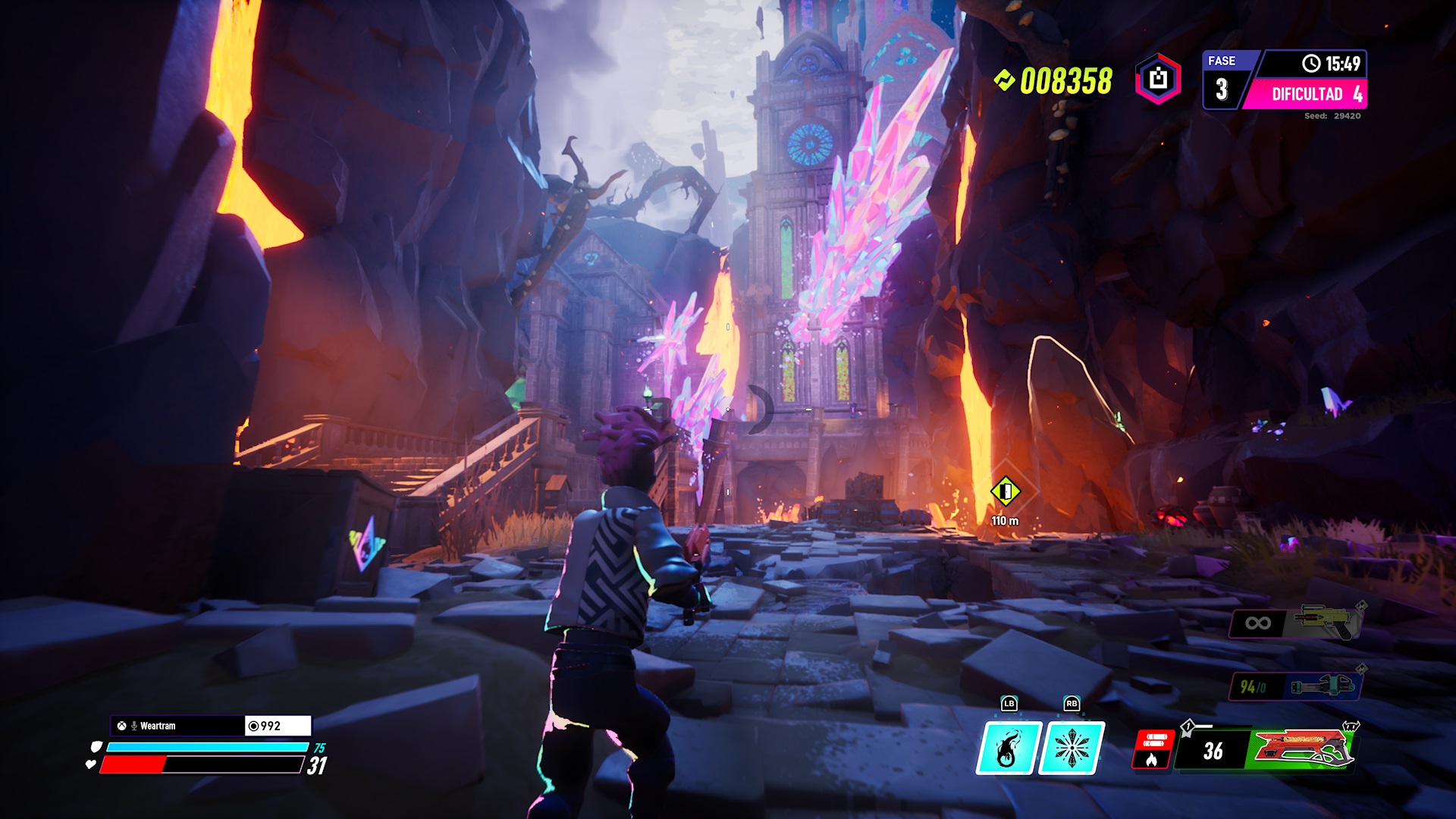Click the red fire ammo type icon

click(x=1153, y=750)
